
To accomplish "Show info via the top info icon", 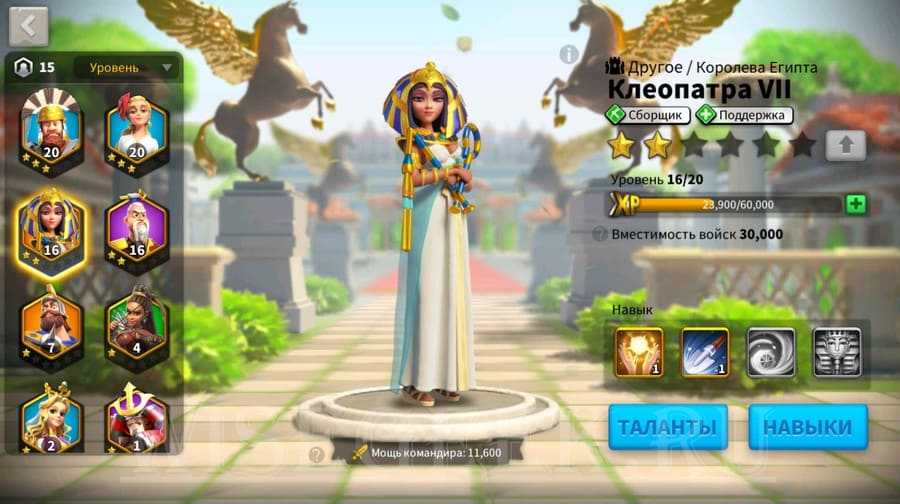I will tap(569, 54).
